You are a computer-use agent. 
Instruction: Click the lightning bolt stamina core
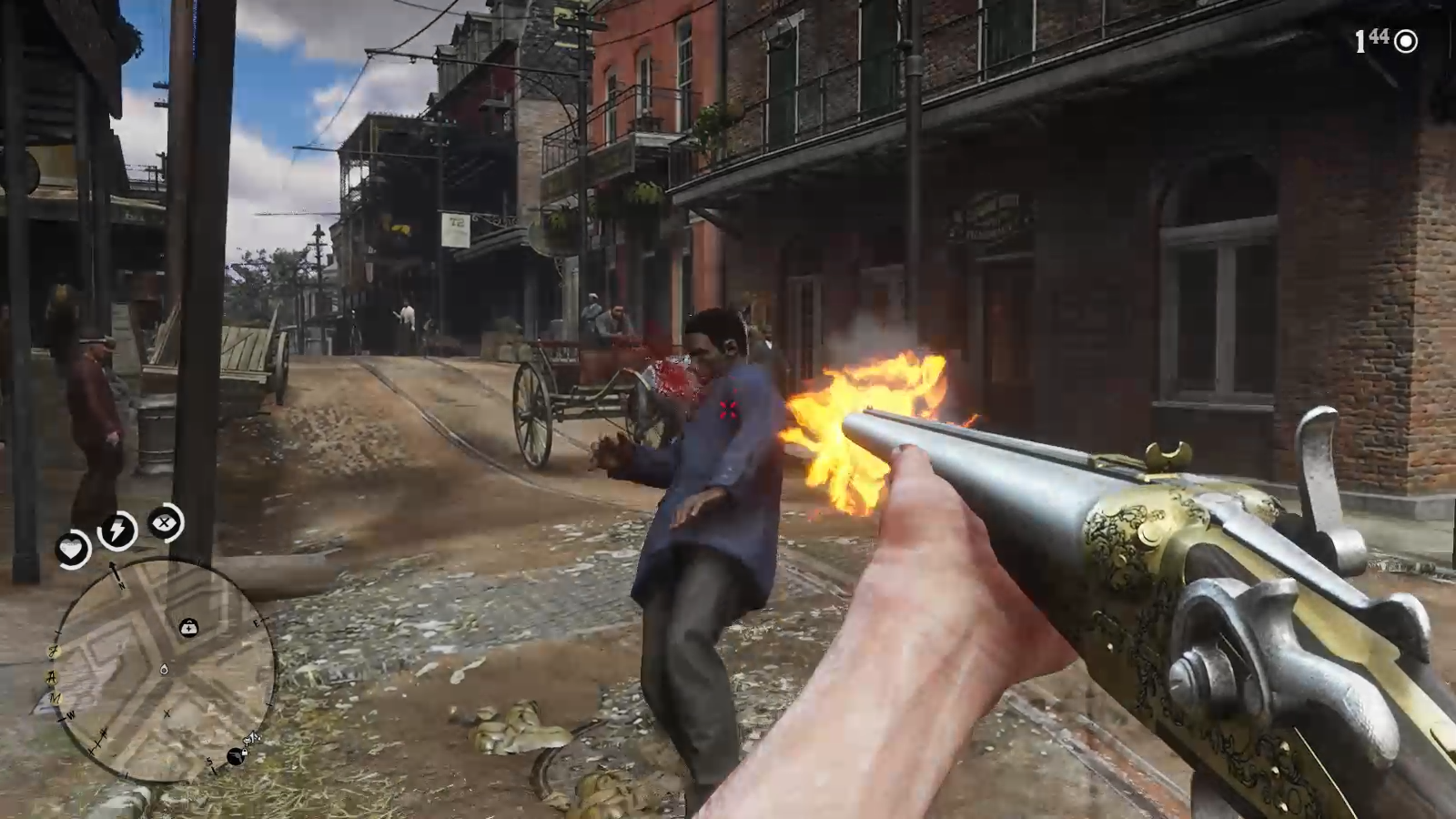tap(117, 530)
